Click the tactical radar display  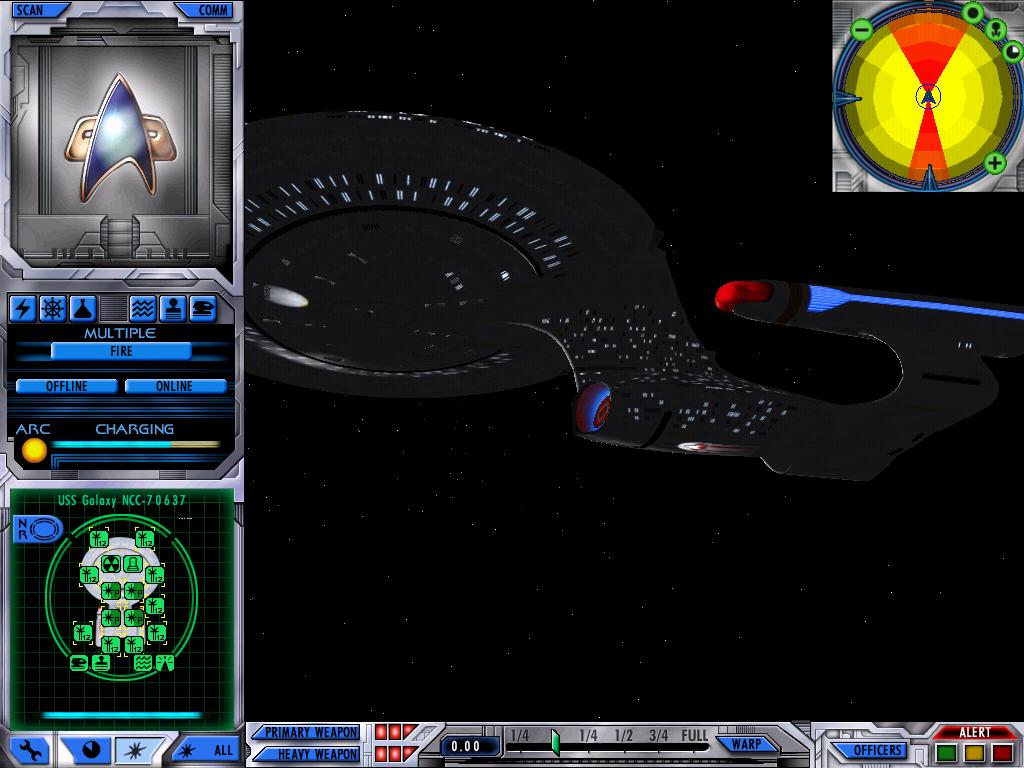click(x=928, y=97)
